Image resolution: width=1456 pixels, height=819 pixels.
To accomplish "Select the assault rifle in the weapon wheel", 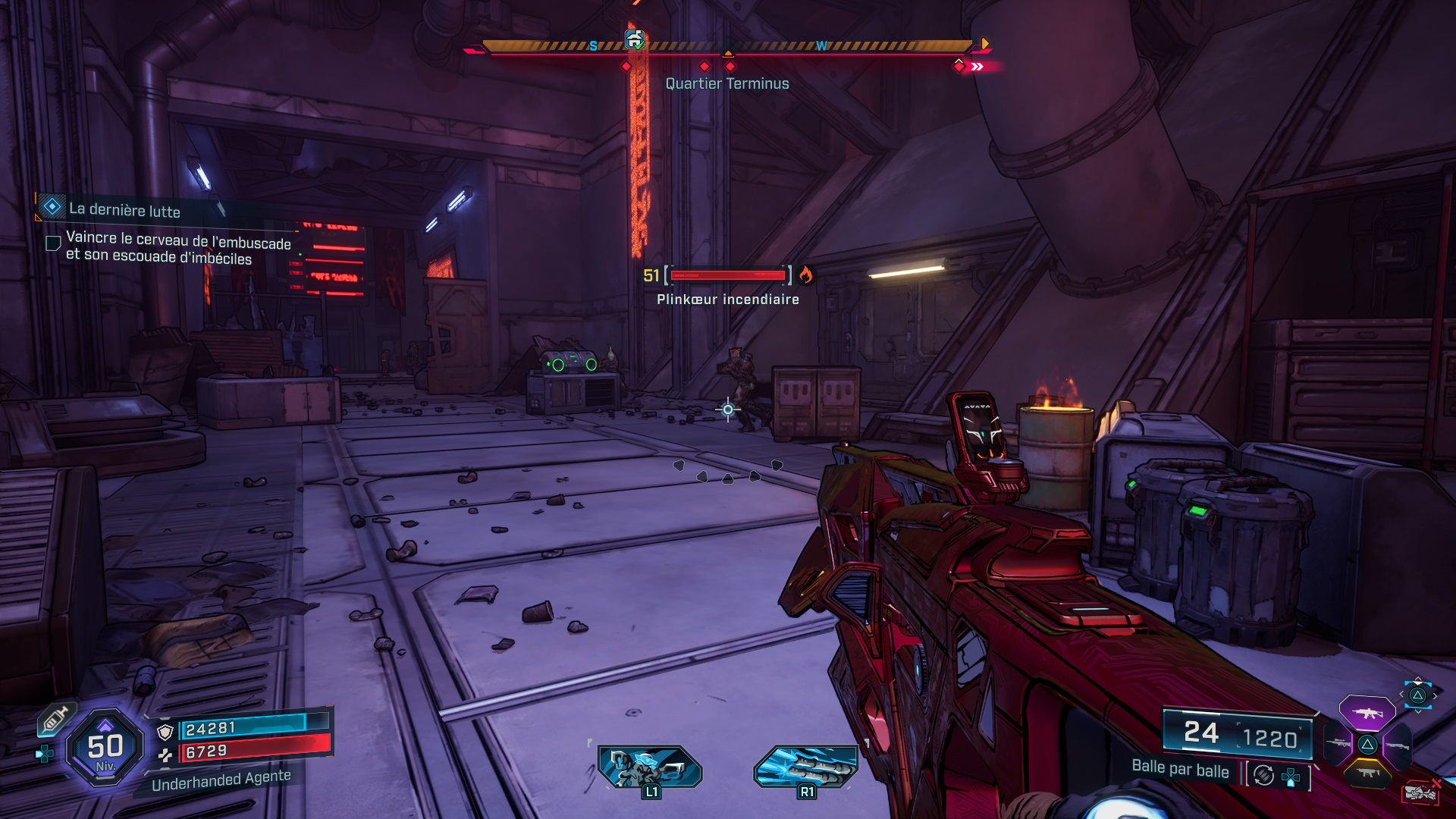I will coord(1367,714).
